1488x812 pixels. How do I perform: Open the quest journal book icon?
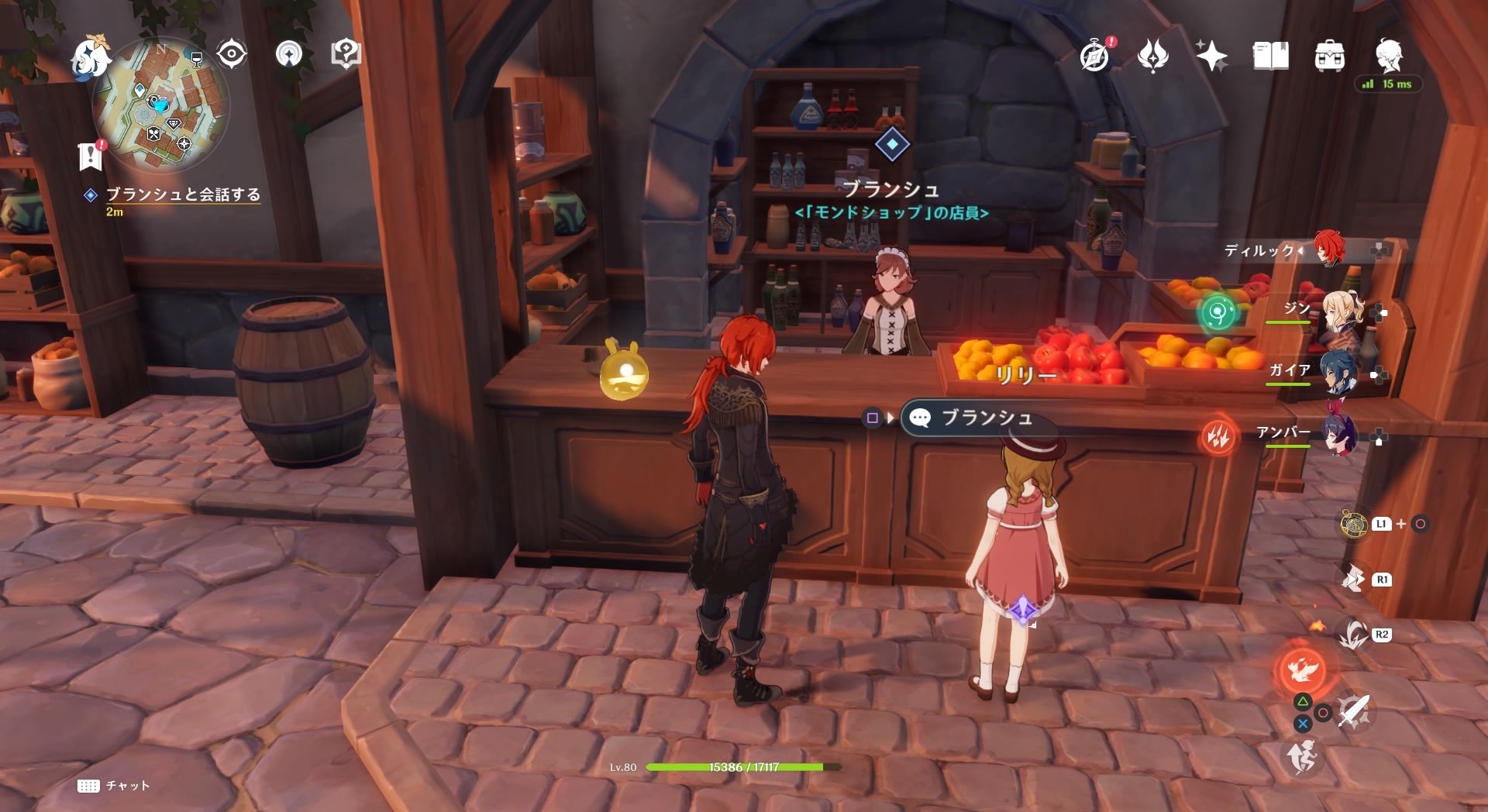1270,57
